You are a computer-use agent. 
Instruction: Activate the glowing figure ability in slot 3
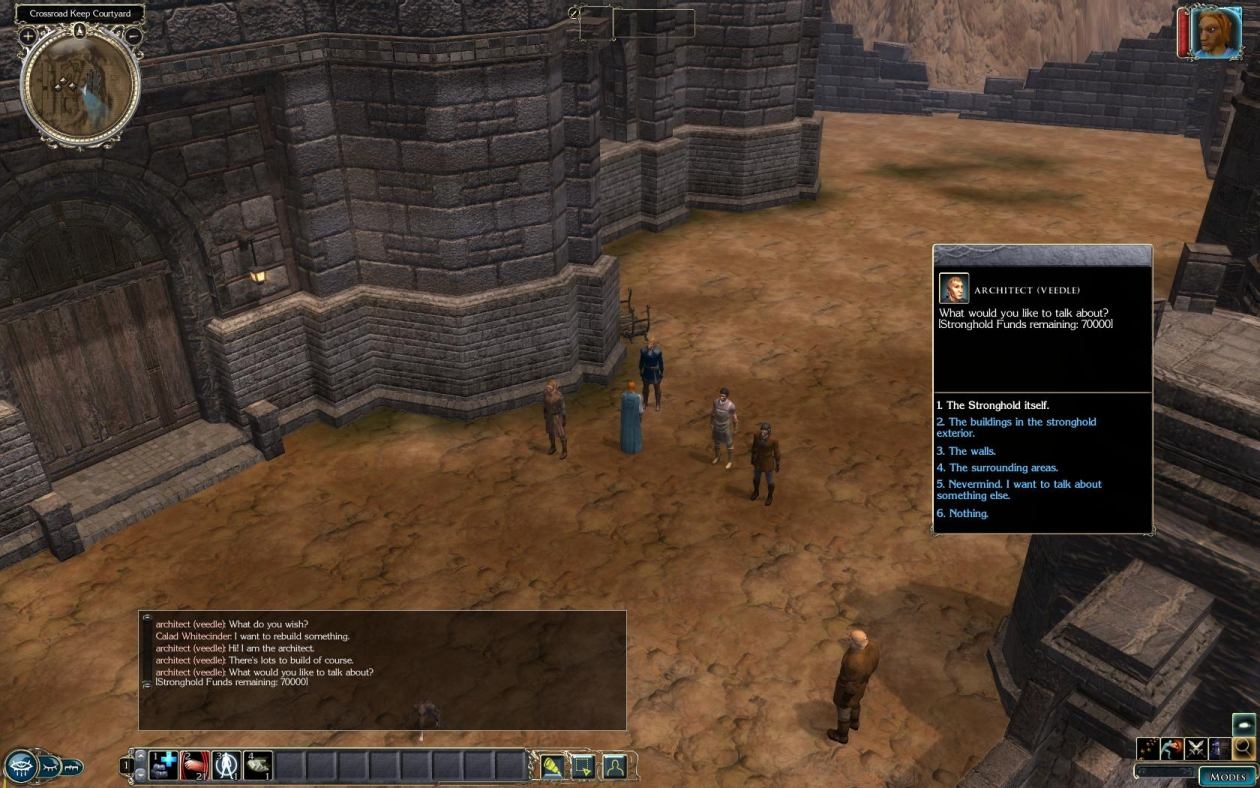click(226, 766)
